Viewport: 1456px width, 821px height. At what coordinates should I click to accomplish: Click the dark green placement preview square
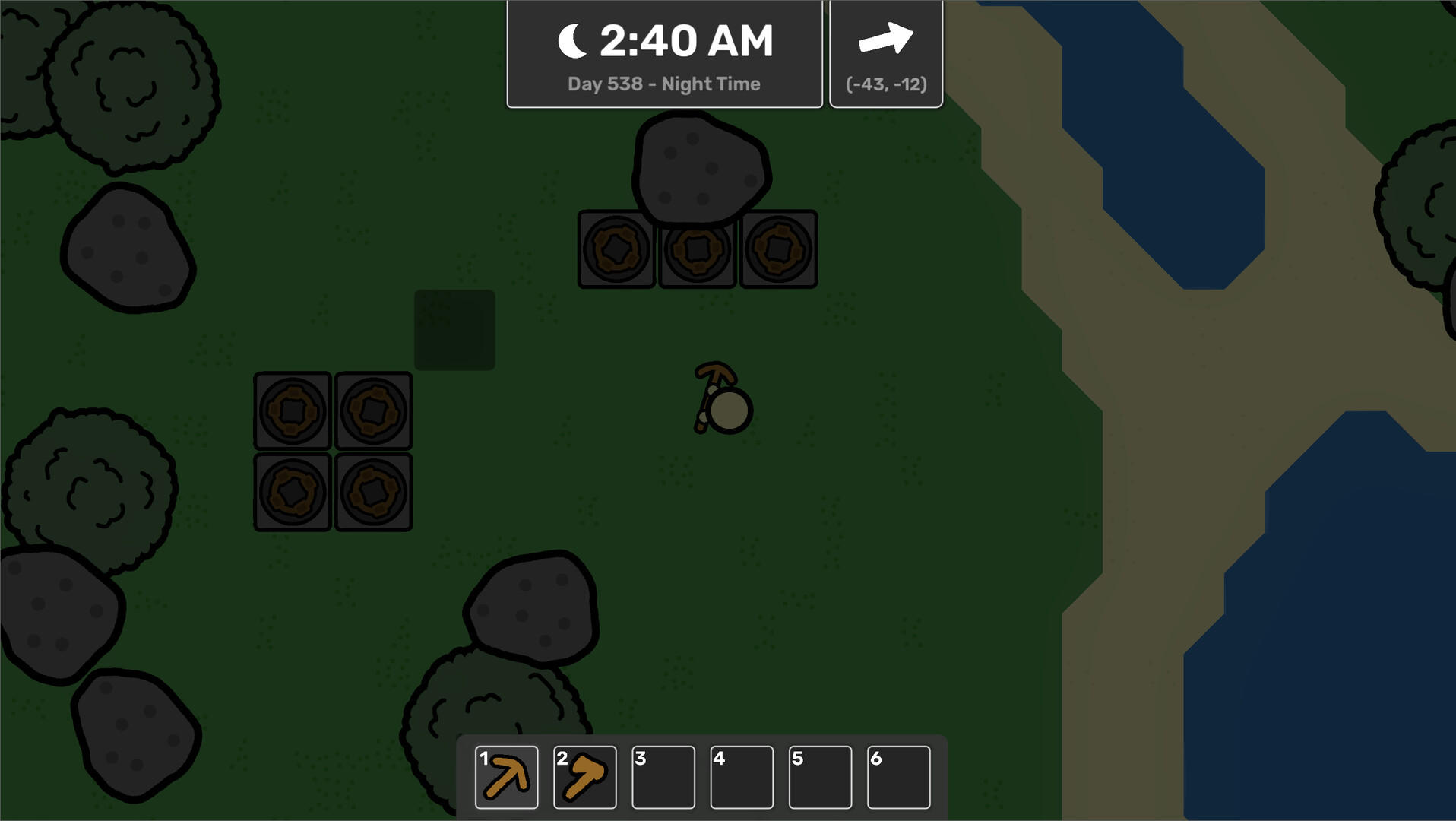click(x=454, y=329)
